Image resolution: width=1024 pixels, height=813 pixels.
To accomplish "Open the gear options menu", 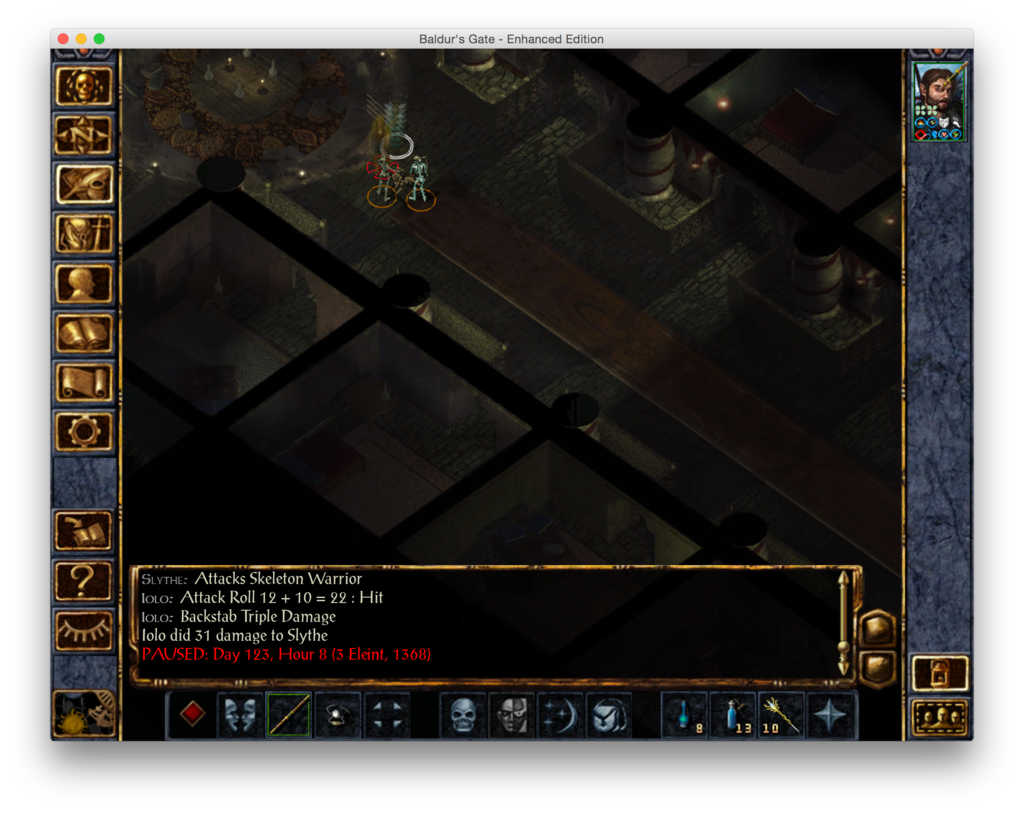I will pos(83,431).
